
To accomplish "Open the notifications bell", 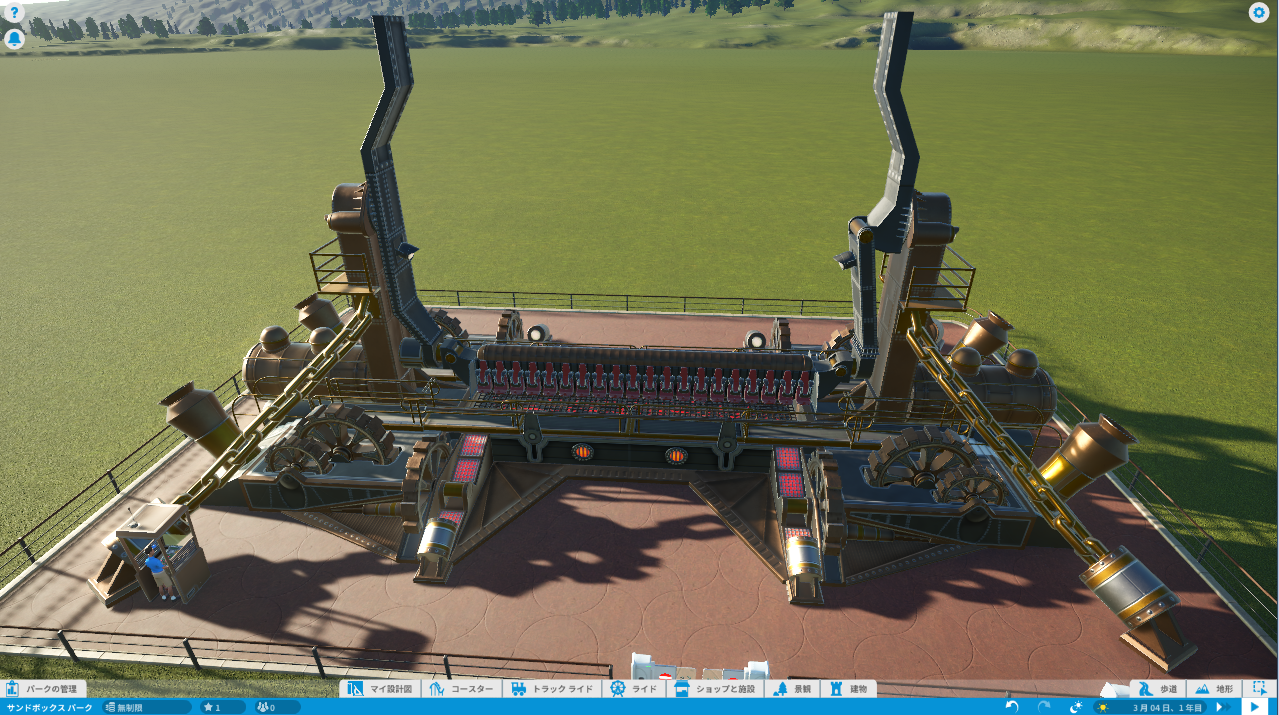I will click(x=14, y=39).
